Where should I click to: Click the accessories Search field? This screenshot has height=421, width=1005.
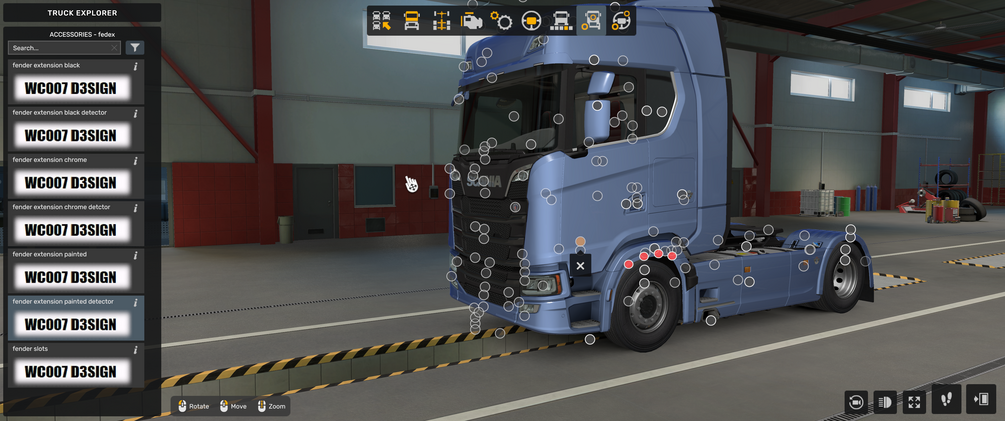(62, 47)
